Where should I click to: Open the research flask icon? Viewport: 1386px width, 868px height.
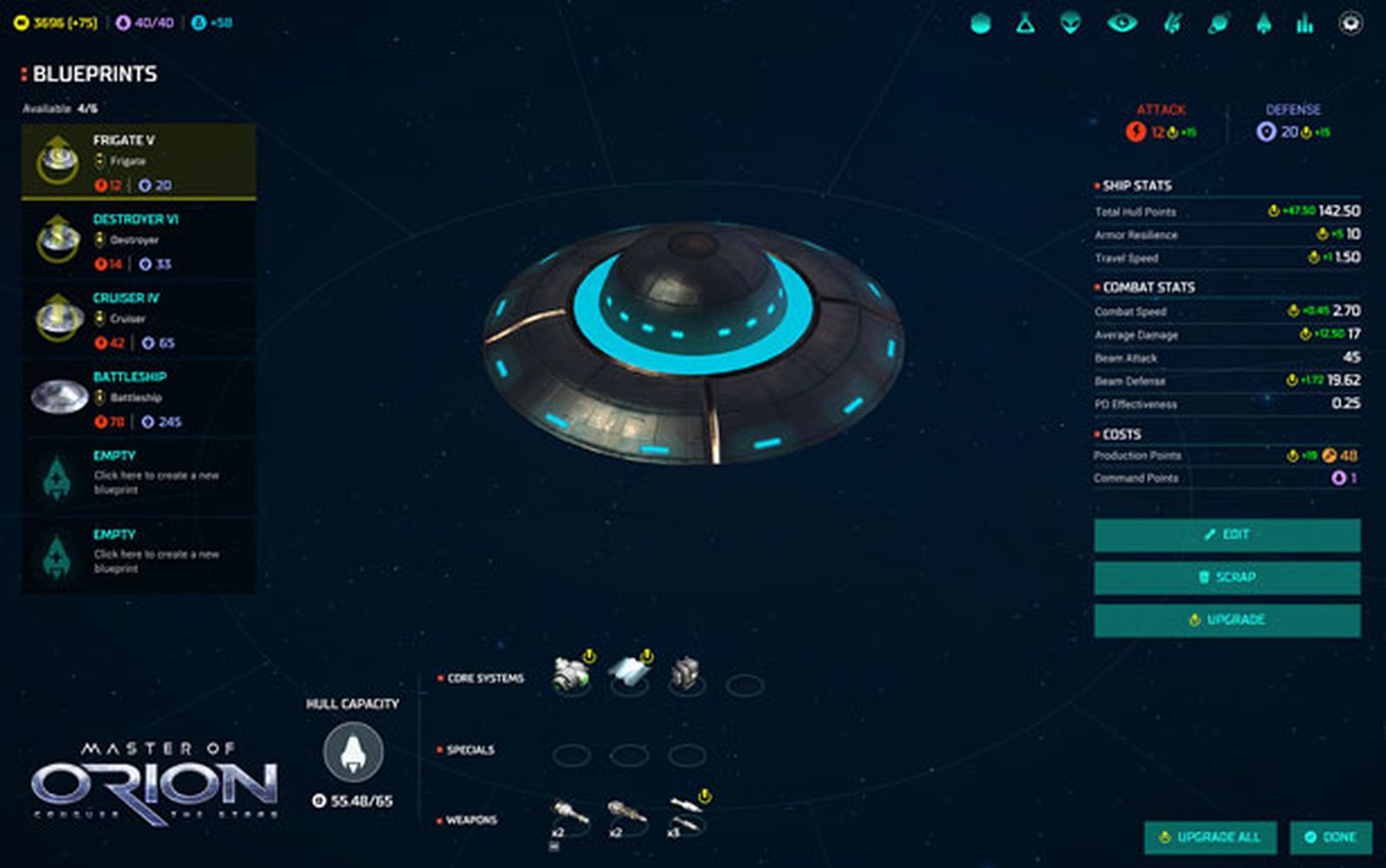pyautogui.click(x=1026, y=23)
